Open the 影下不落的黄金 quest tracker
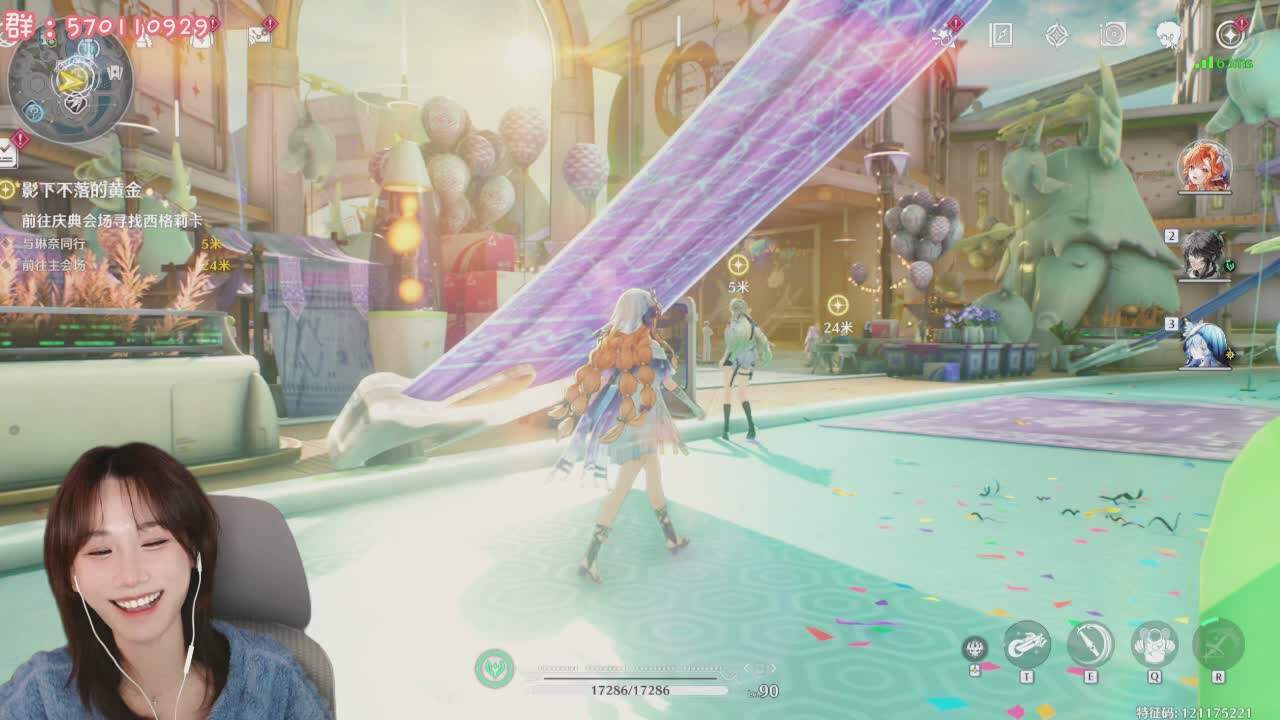Image resolution: width=1280 pixels, height=720 pixels. point(82,190)
